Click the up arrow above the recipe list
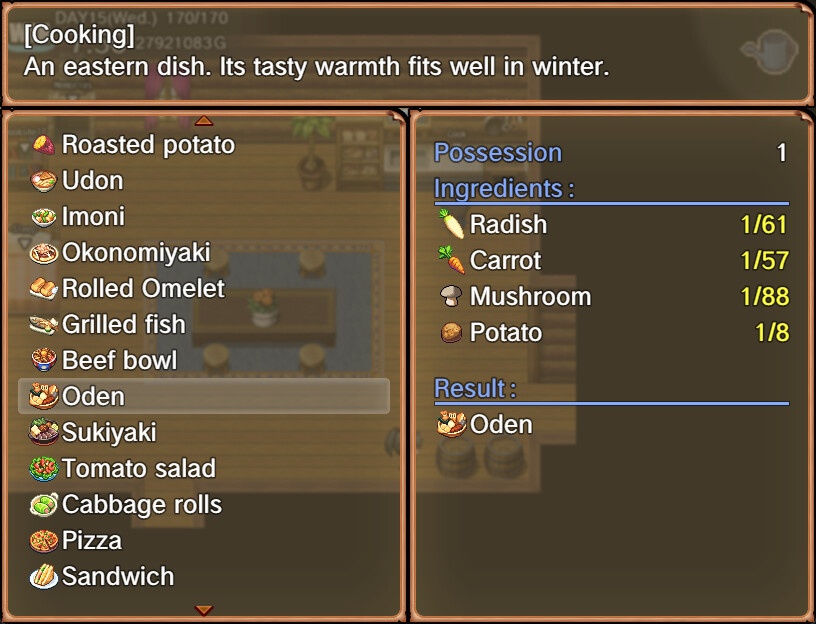Screen dimensions: 816x624 point(204,121)
